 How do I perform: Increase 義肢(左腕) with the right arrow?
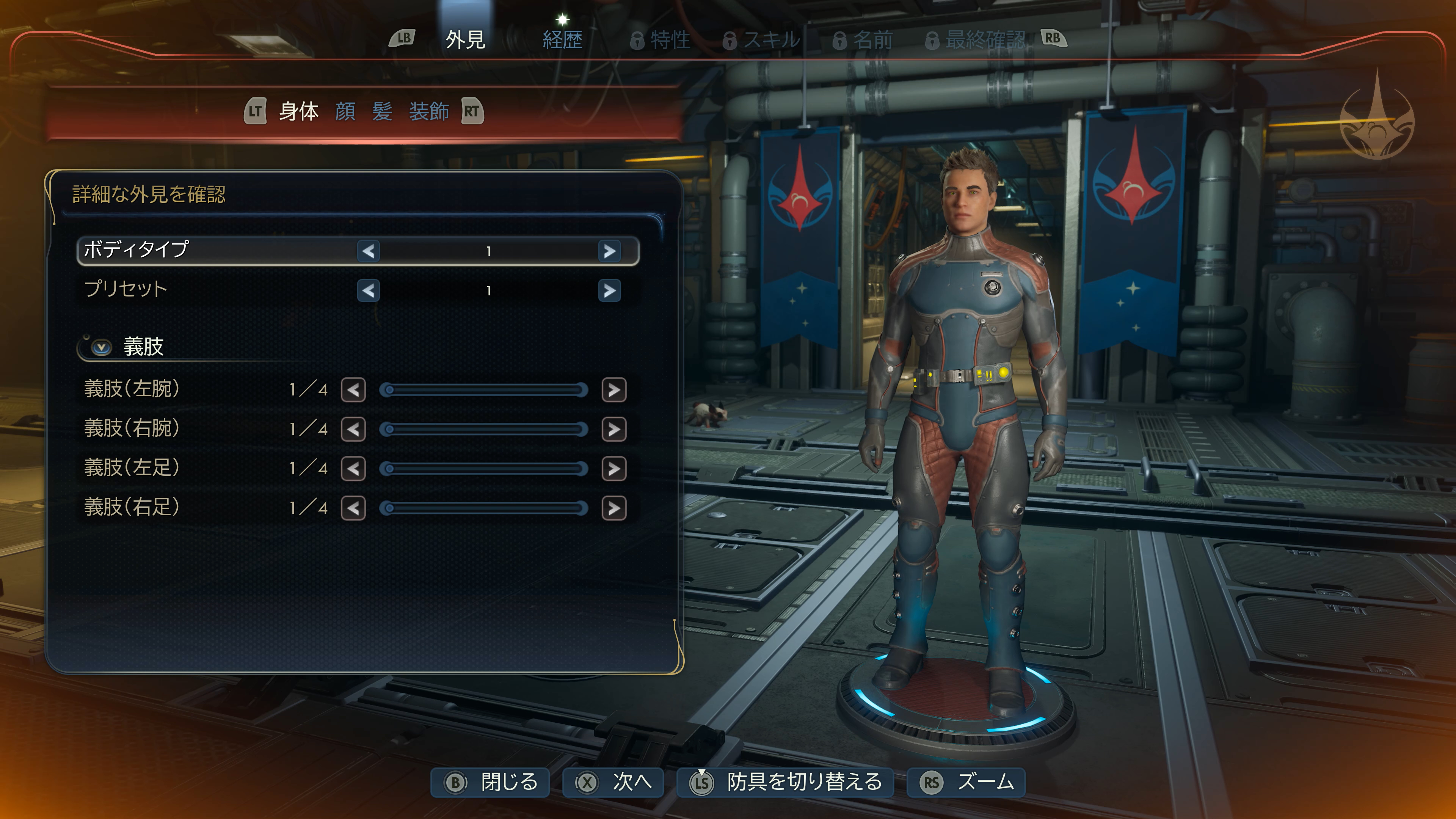point(614,390)
